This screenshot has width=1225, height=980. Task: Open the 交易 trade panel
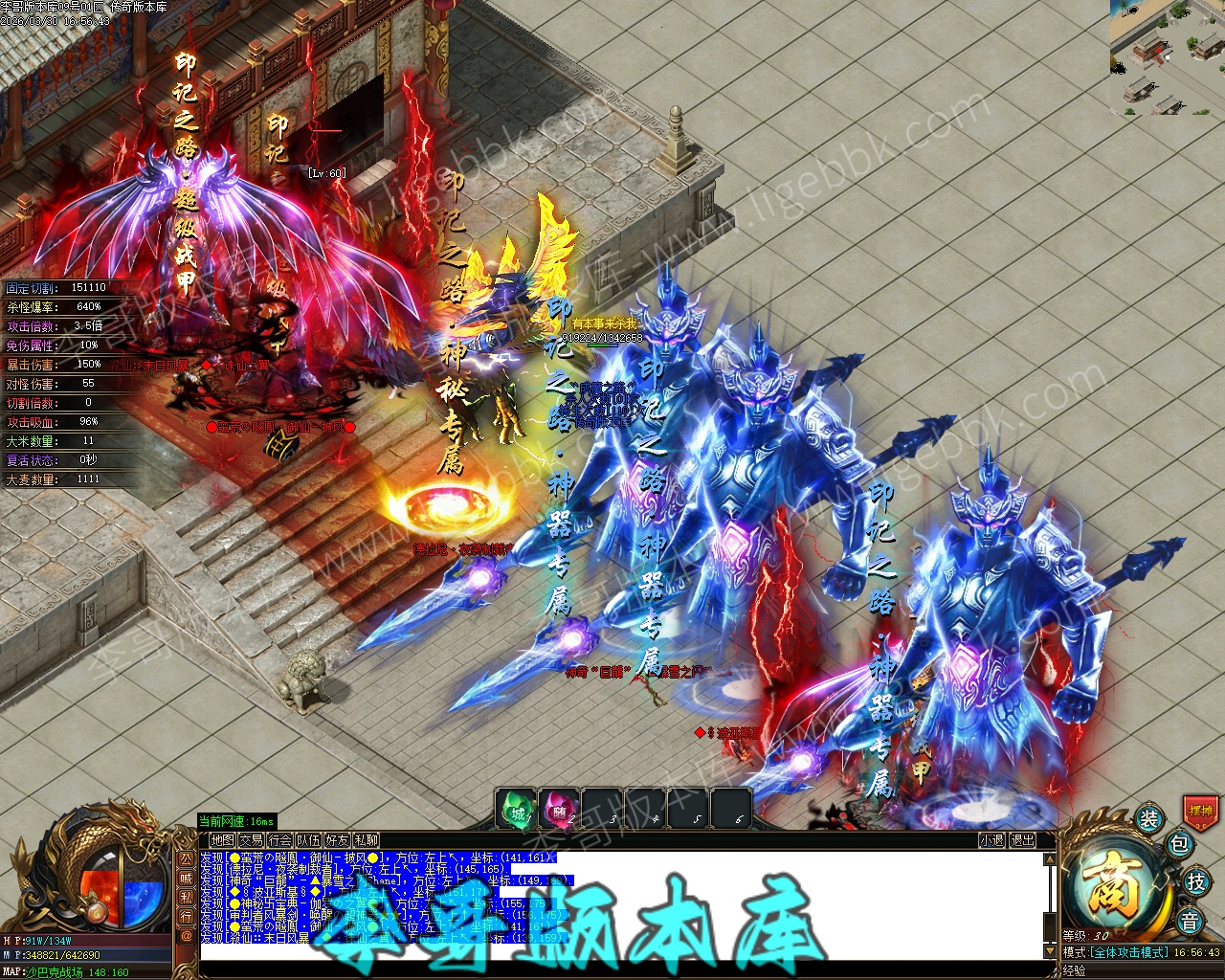pos(251,840)
